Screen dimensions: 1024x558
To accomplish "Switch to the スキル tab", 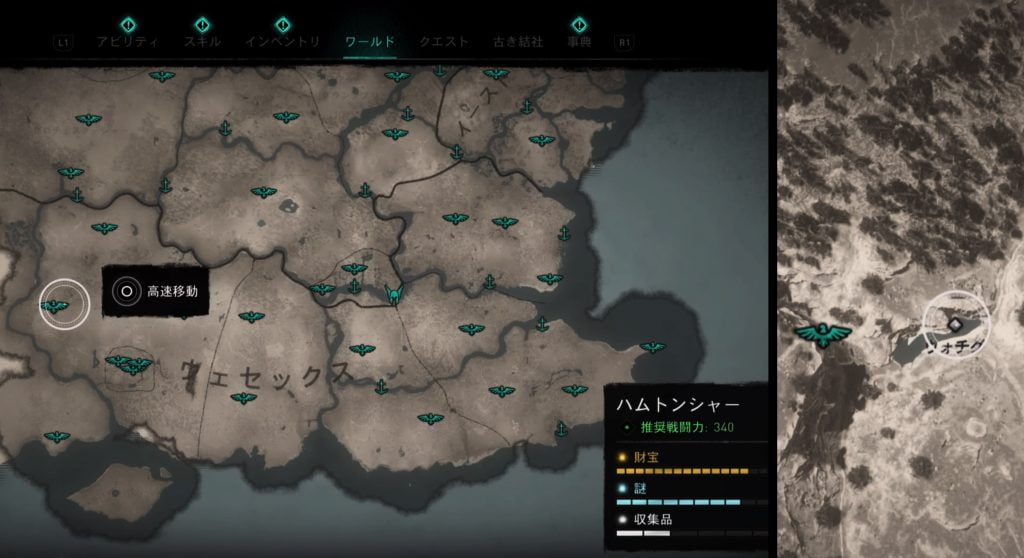I will coord(202,42).
